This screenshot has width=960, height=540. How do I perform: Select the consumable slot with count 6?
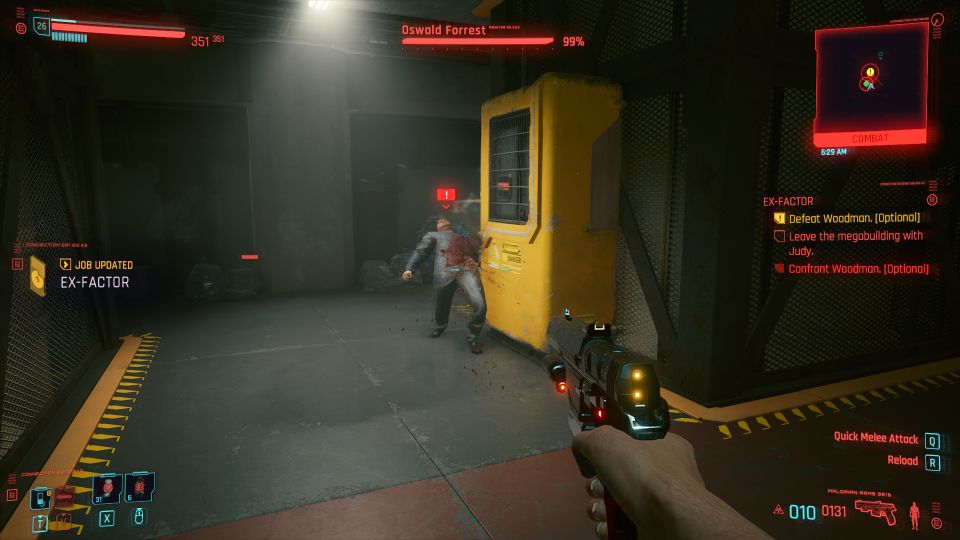(x=139, y=488)
